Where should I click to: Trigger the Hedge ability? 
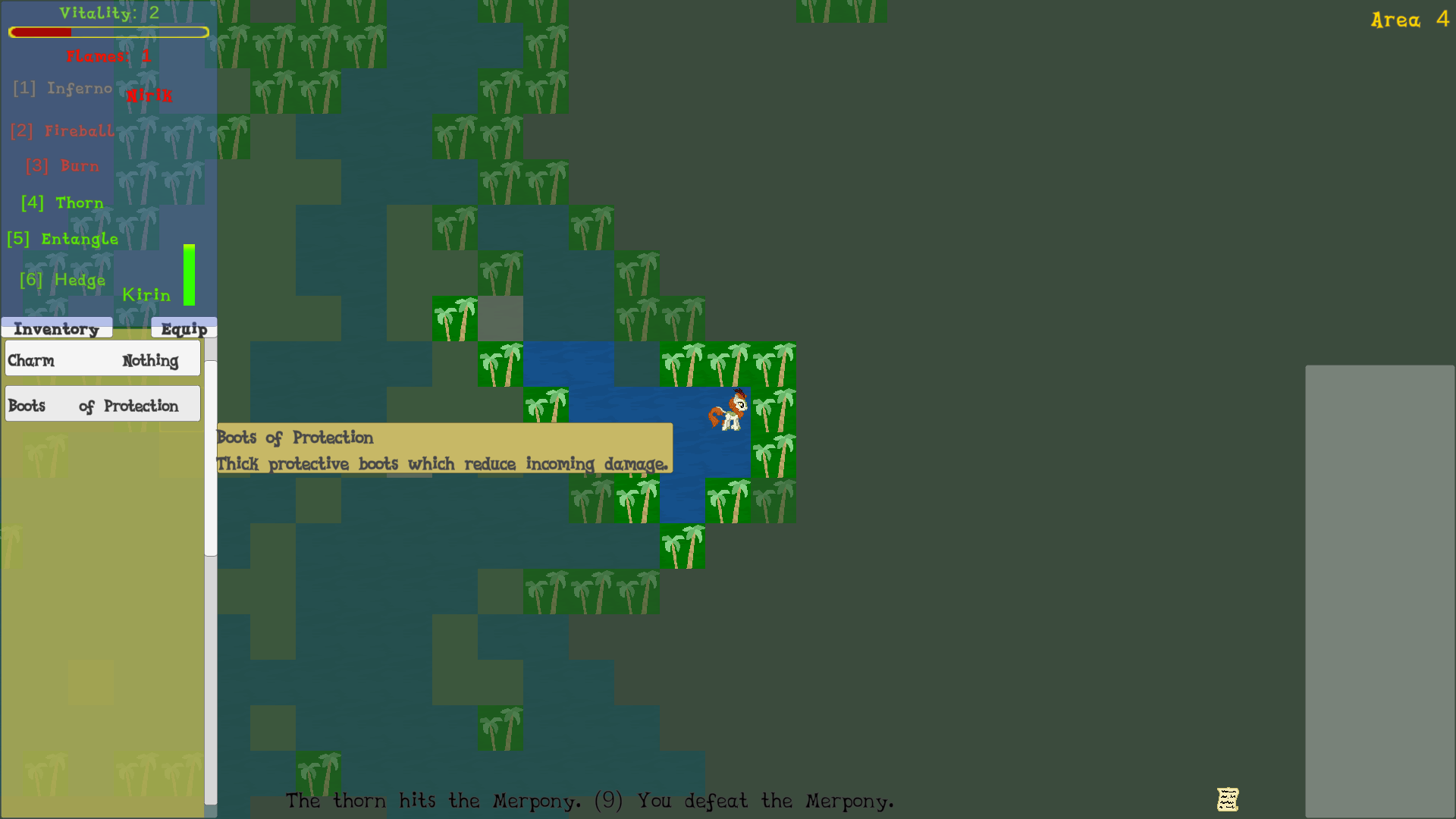coord(63,281)
